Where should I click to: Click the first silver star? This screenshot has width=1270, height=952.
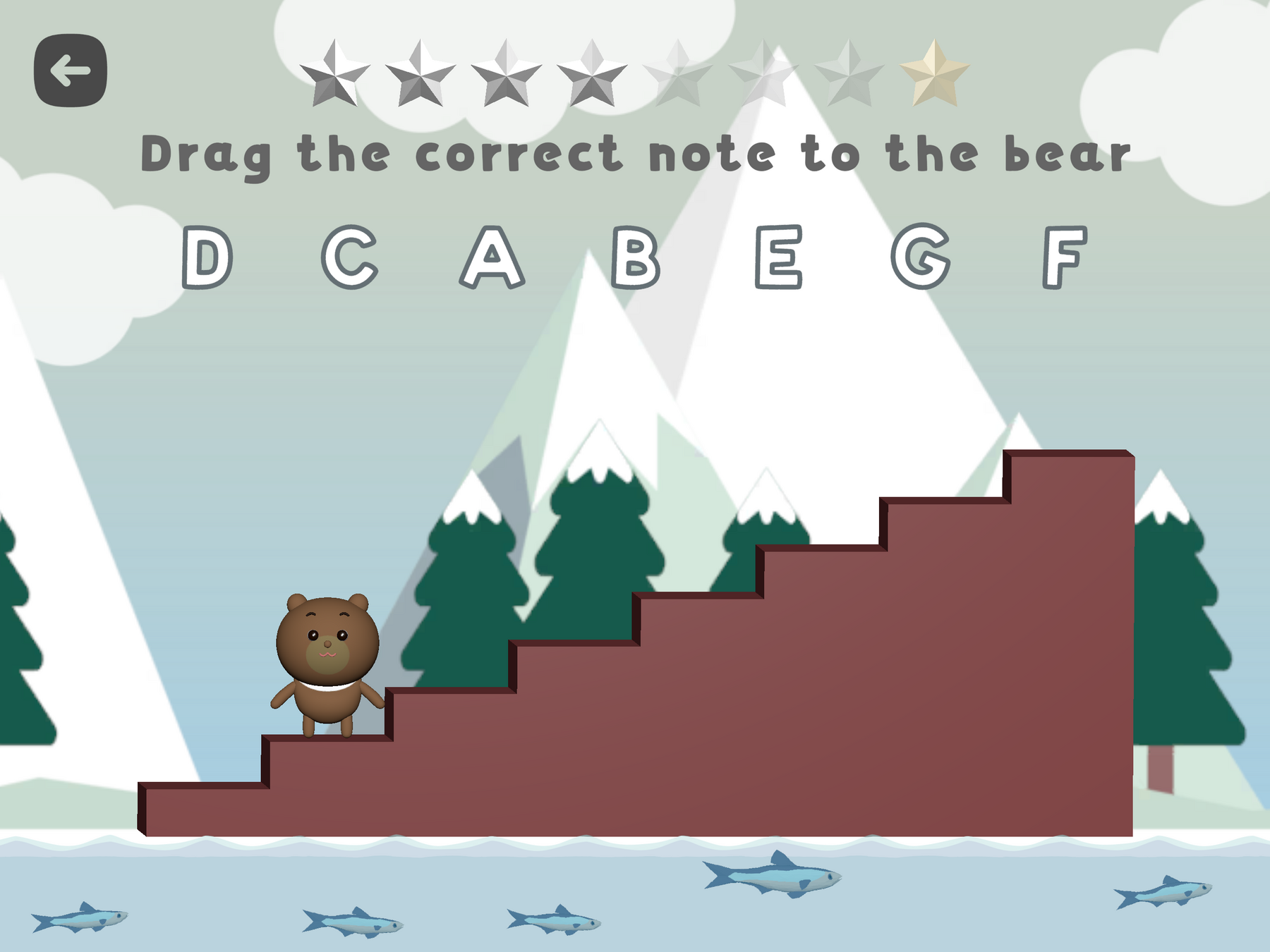[x=337, y=74]
